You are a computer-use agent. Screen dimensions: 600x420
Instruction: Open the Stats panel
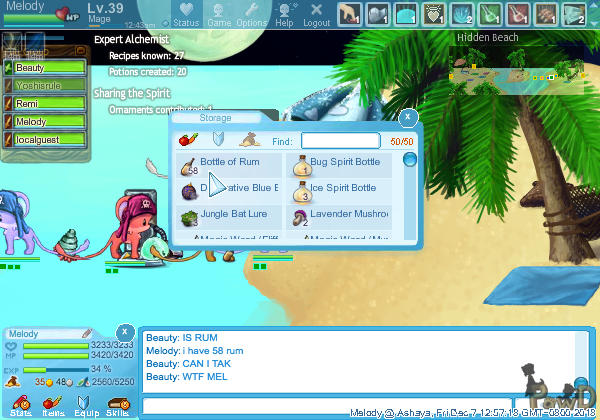tap(21, 405)
